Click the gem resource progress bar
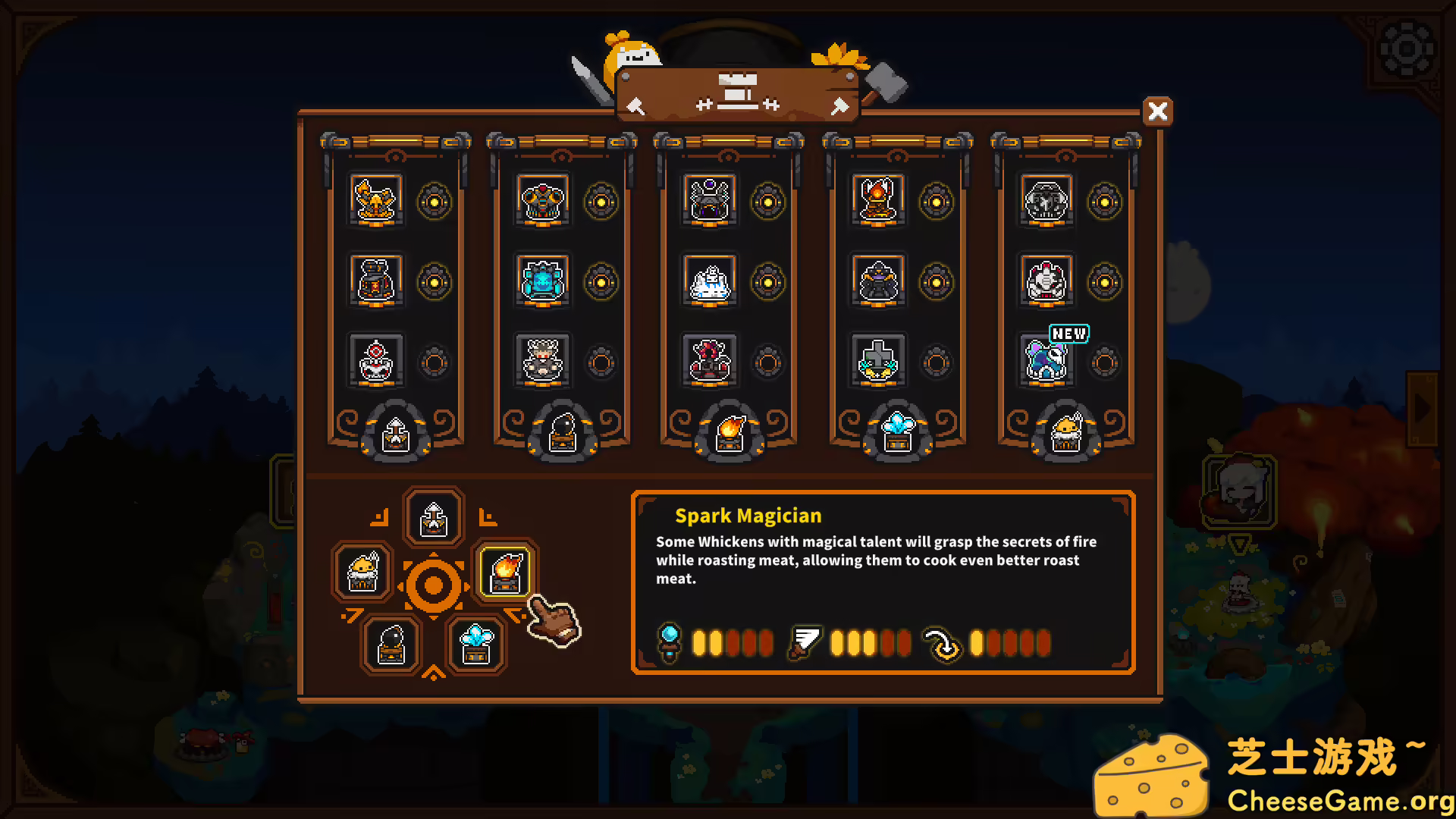 point(733,642)
